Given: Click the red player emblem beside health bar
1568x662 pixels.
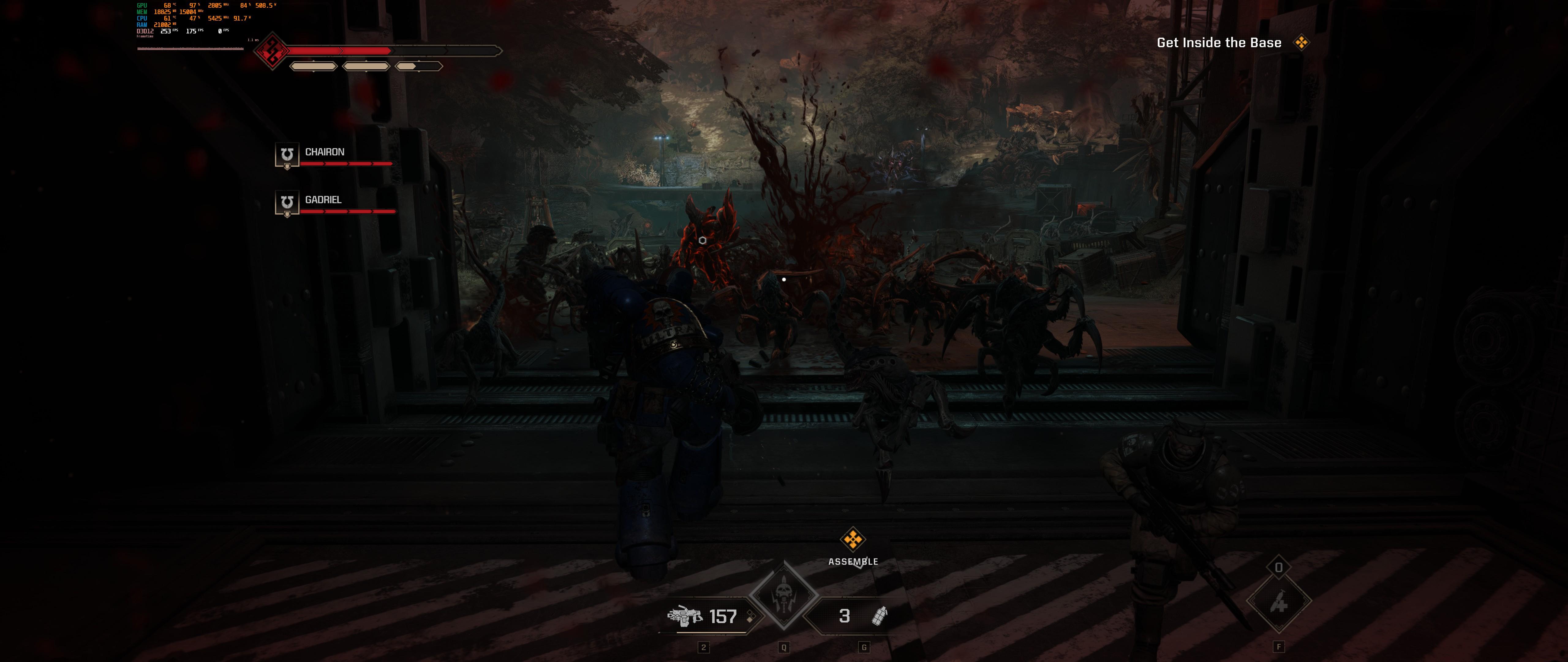Looking at the screenshot, I should tap(271, 51).
